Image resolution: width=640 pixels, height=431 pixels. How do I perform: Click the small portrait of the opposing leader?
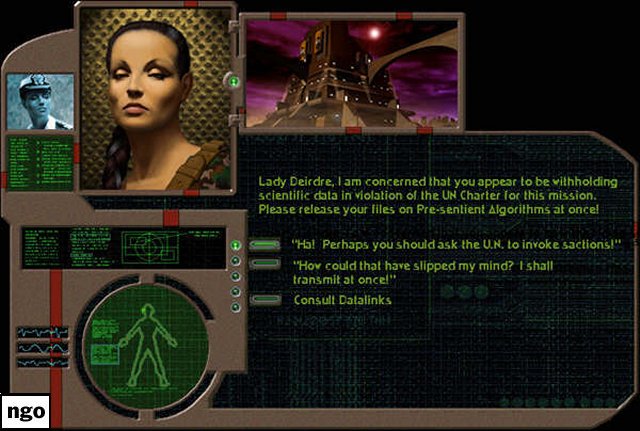point(38,103)
